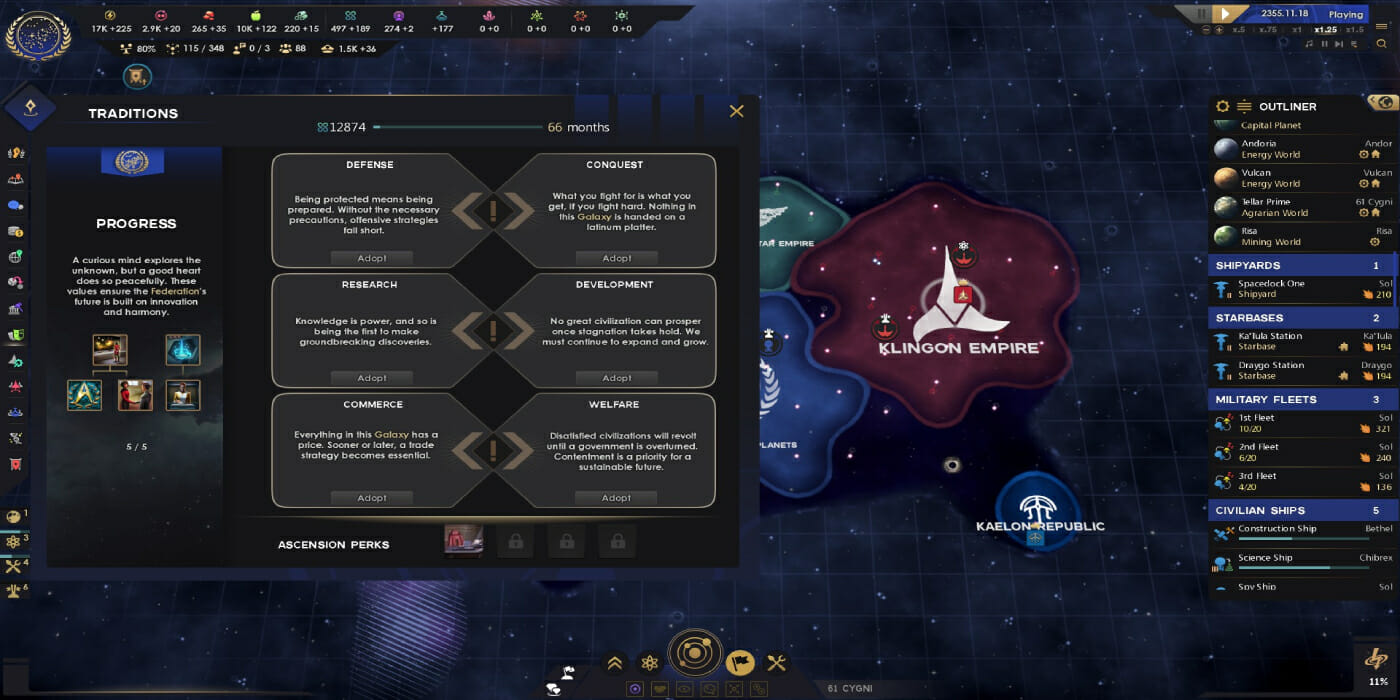Adopt the Conquest tradition

tap(616, 258)
